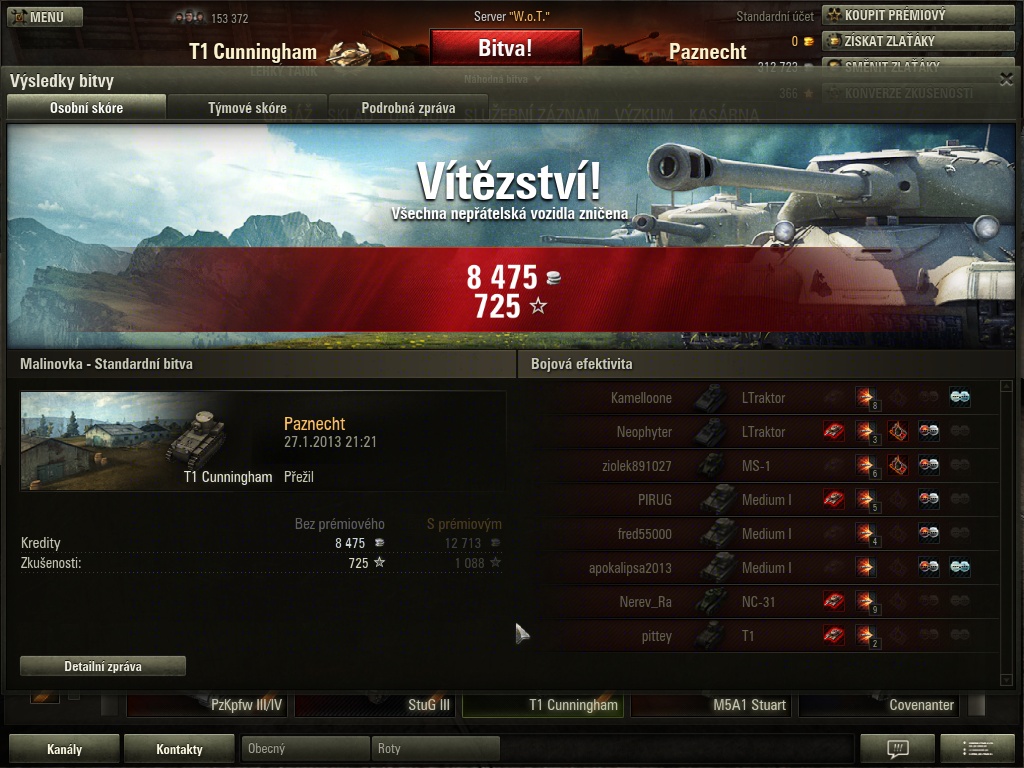Select the Nerev_Ra player row
This screenshot has height=768, width=1024.
[760, 602]
